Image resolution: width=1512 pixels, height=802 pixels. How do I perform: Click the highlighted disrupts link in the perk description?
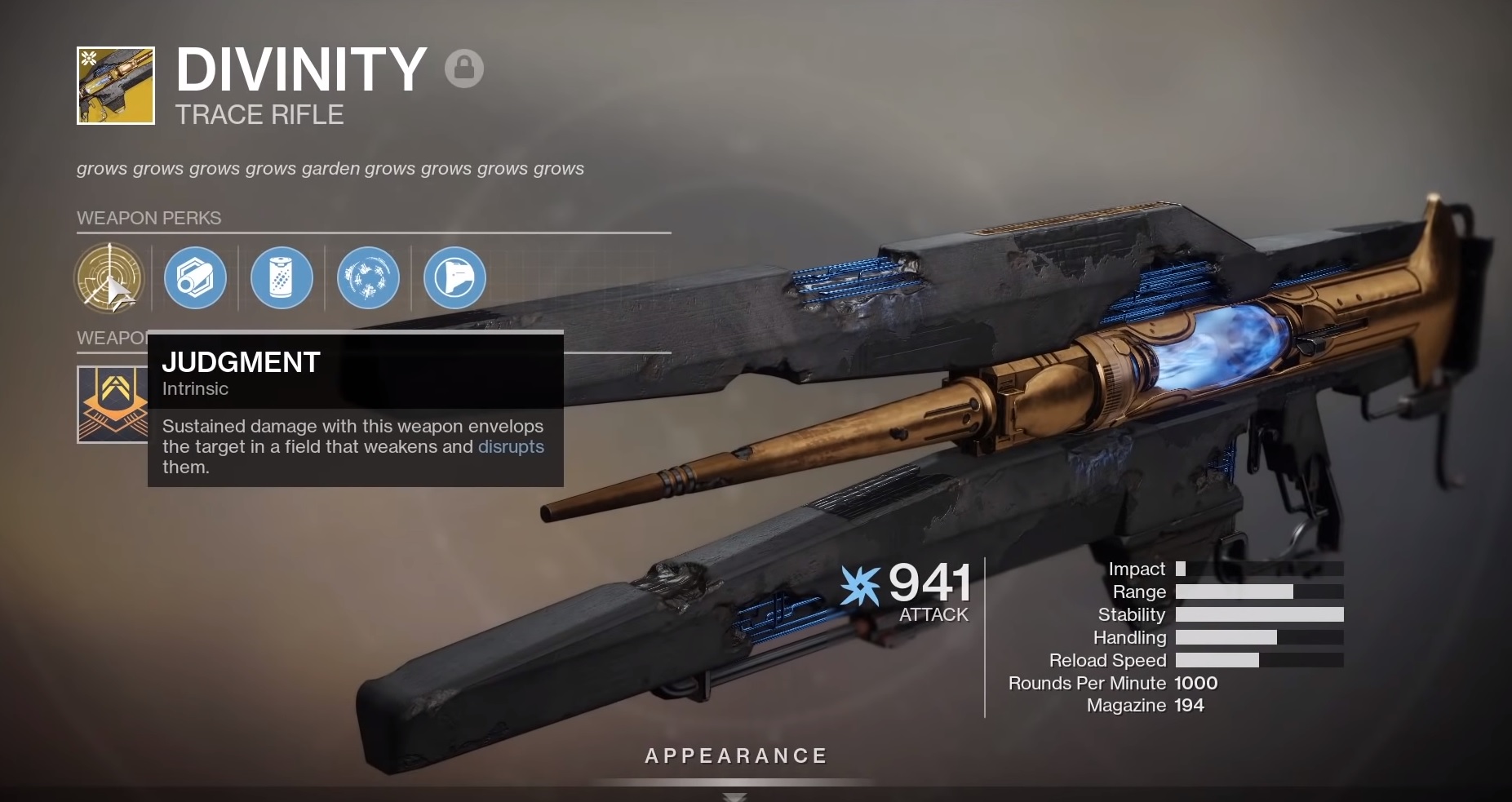pos(512,447)
